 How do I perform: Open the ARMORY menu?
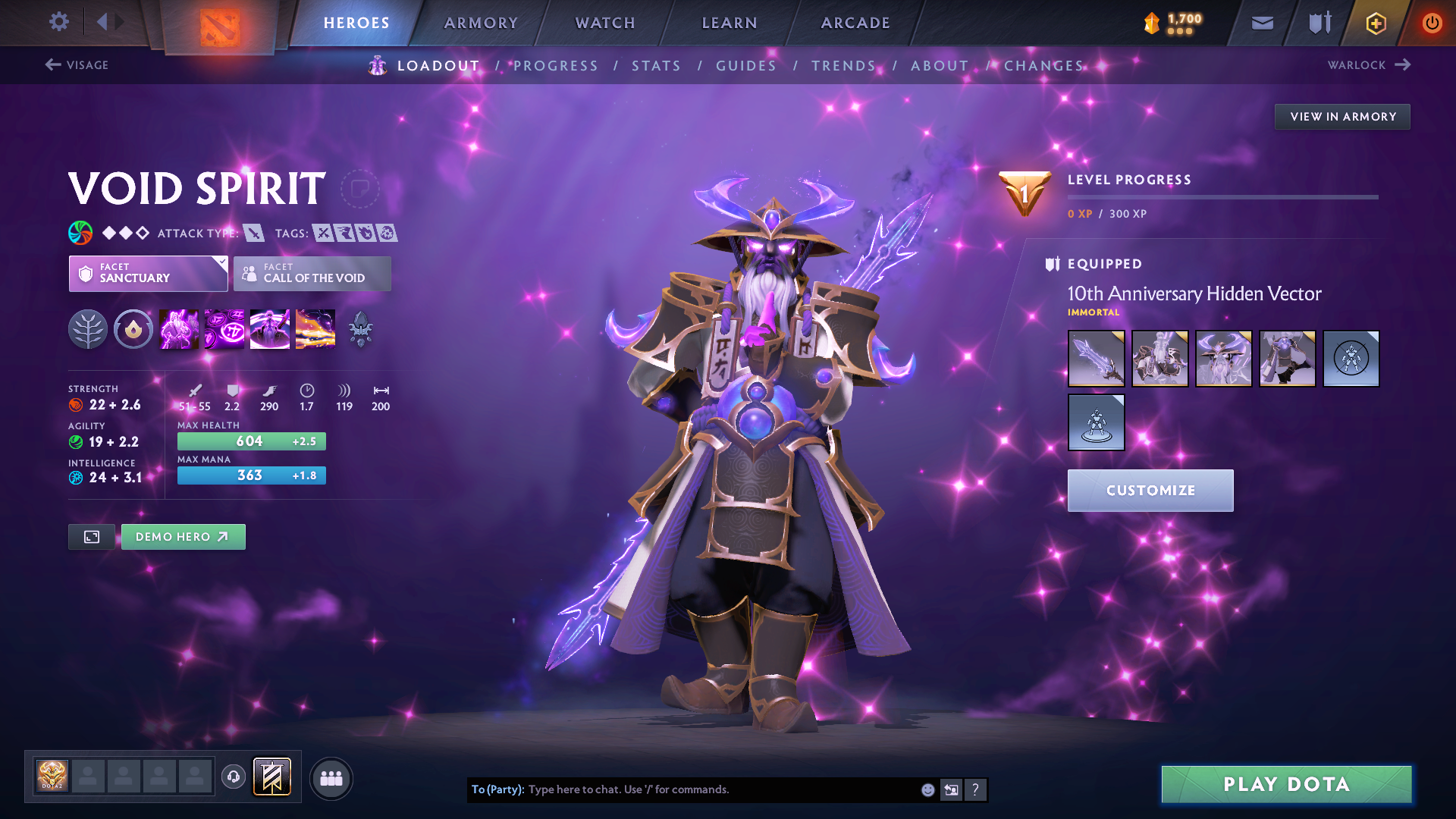coord(481,23)
